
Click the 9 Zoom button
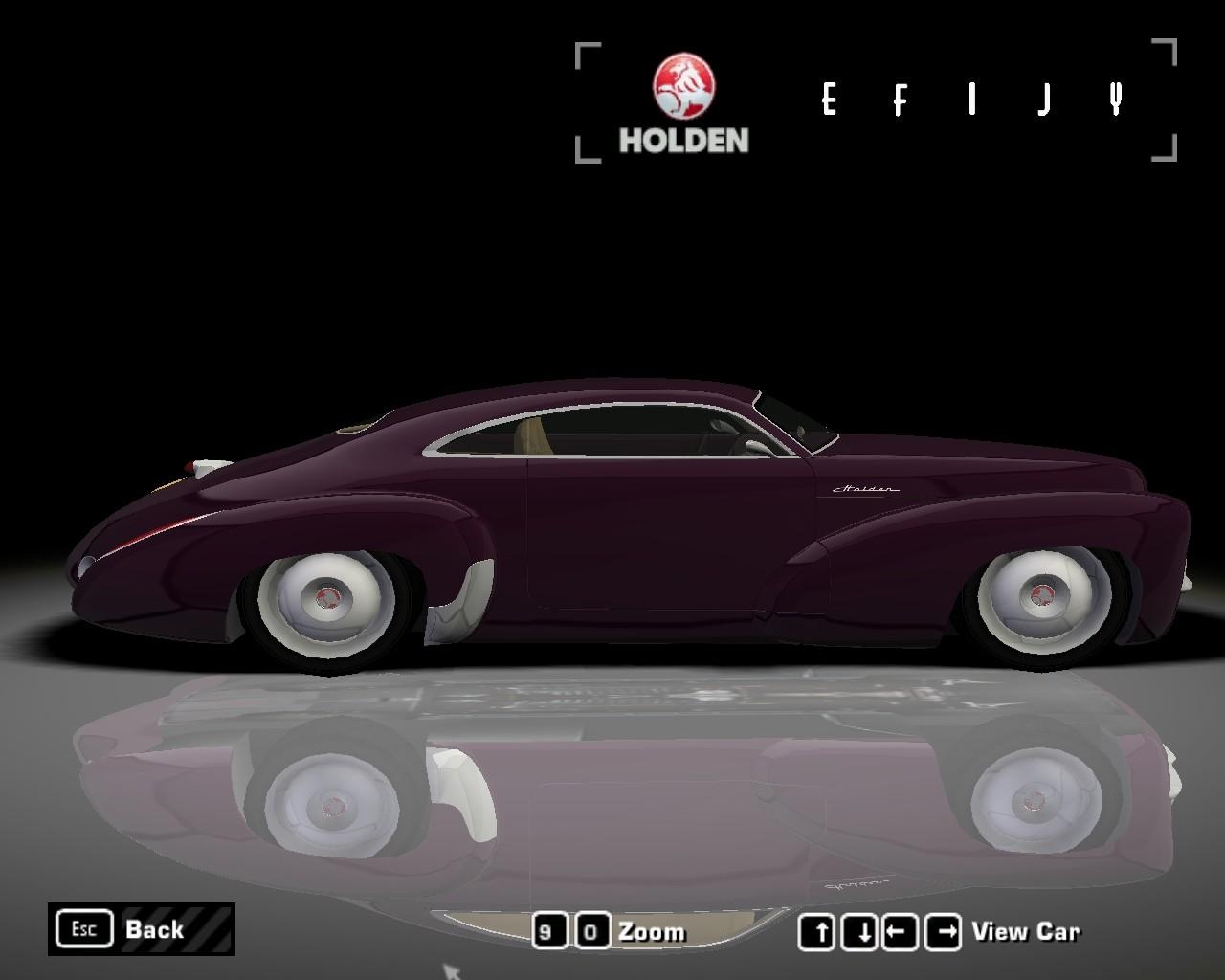pyautogui.click(x=547, y=931)
